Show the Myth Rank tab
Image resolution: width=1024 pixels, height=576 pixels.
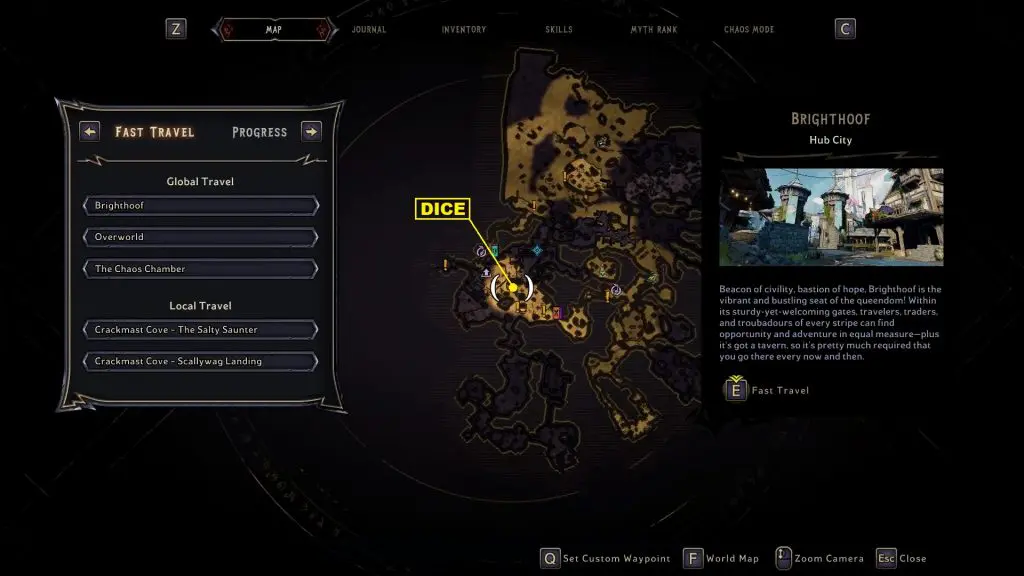click(x=653, y=30)
